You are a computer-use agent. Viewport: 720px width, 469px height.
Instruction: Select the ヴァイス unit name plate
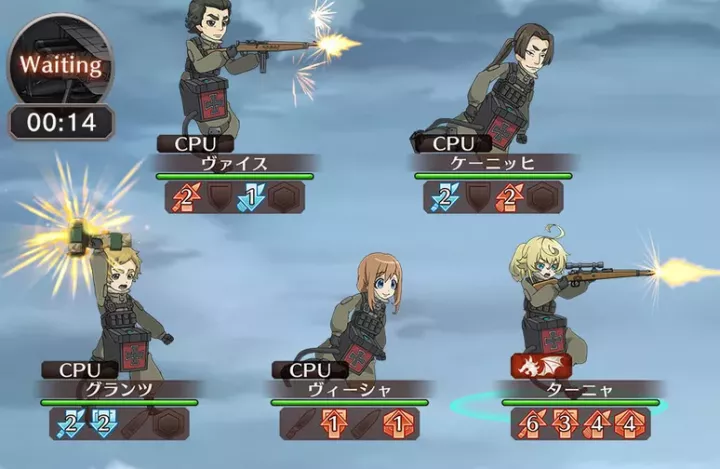[236, 164]
